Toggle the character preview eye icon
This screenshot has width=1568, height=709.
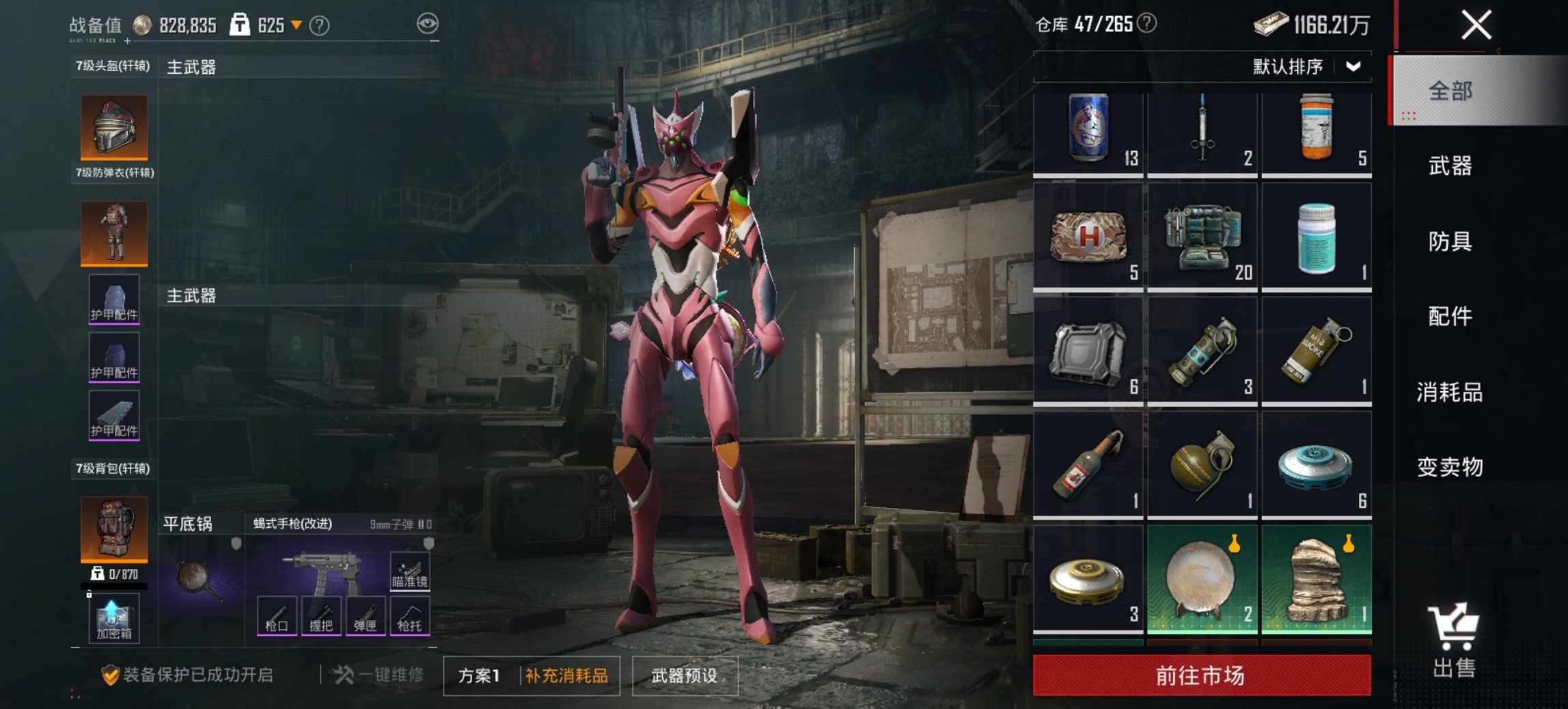click(429, 24)
